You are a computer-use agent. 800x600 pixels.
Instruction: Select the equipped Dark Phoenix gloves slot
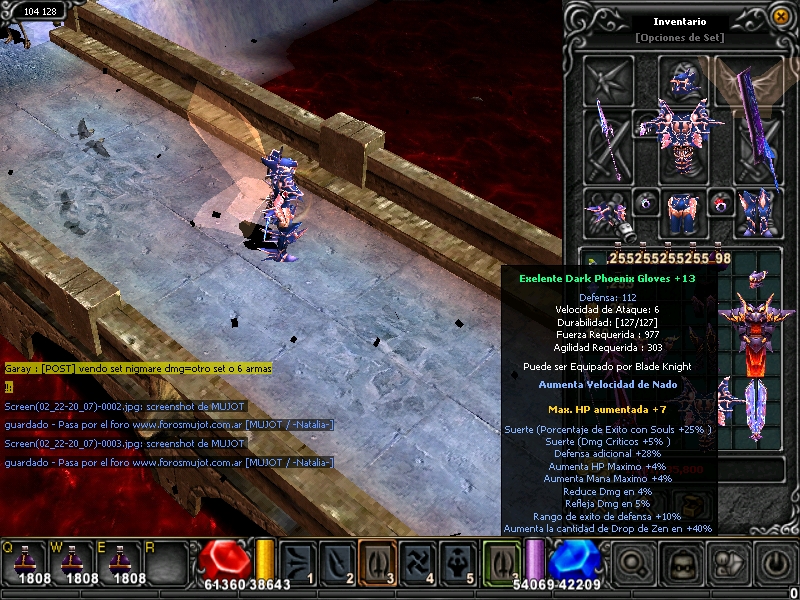point(608,210)
